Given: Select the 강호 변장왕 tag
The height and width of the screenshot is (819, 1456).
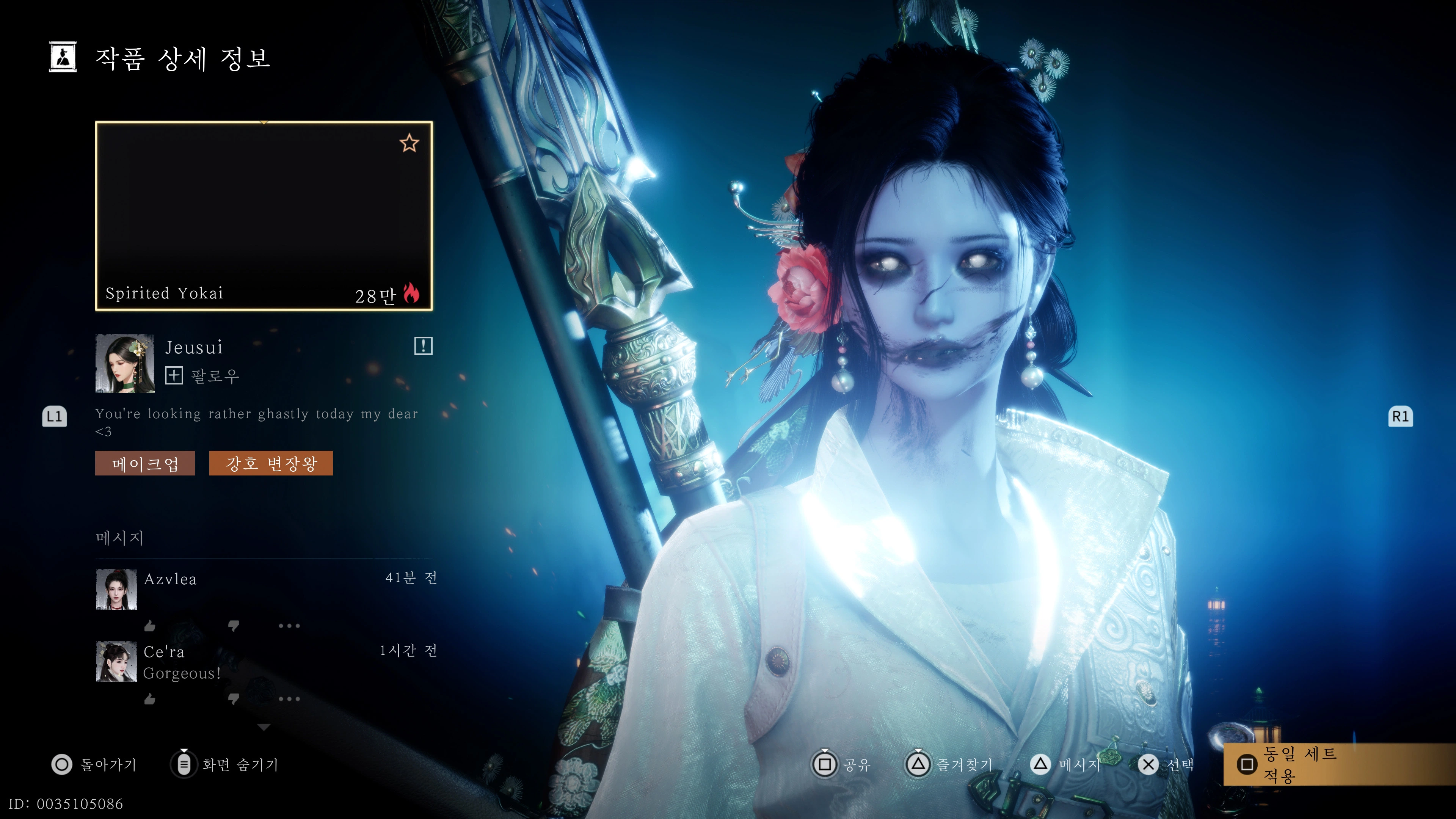Looking at the screenshot, I should 271,463.
